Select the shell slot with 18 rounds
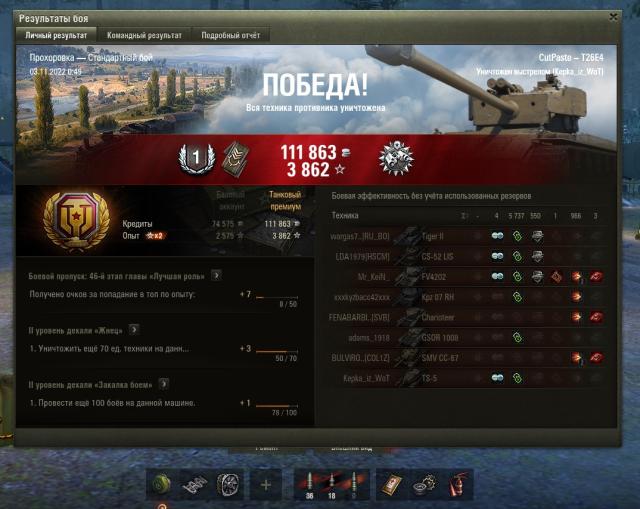Image resolution: width=640 pixels, height=509 pixels. [x=332, y=485]
